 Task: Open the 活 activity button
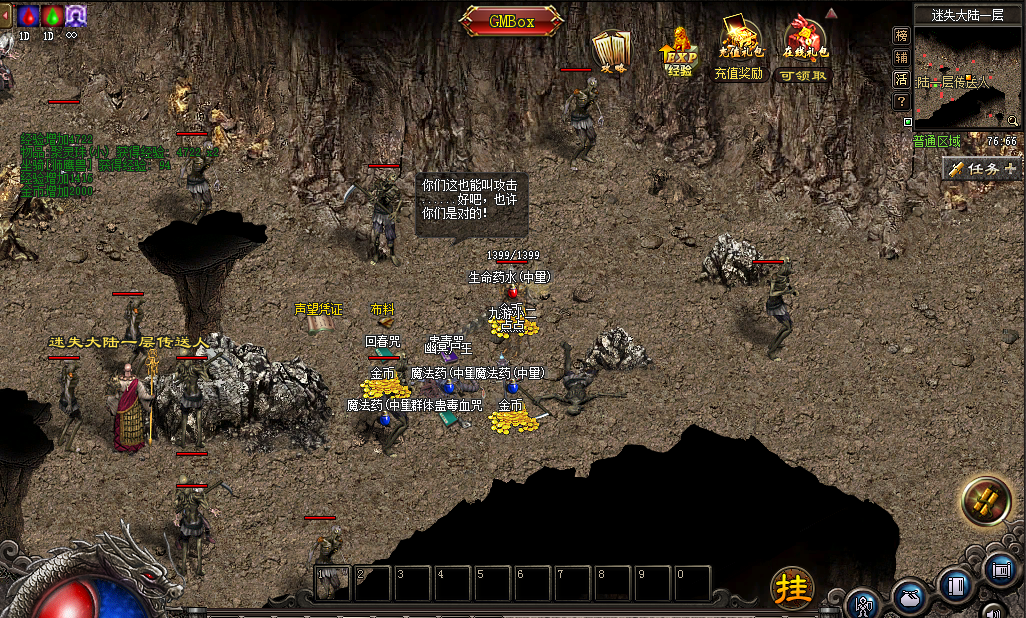pos(901,79)
